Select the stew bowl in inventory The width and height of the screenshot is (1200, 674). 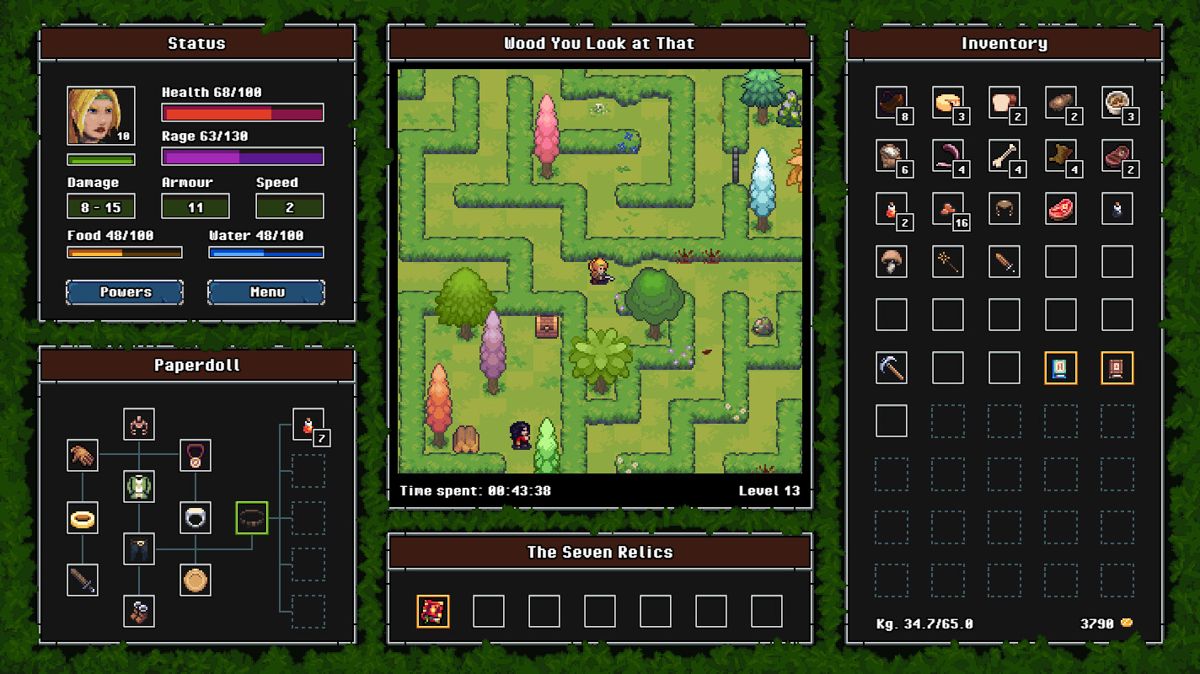[x=1116, y=102]
